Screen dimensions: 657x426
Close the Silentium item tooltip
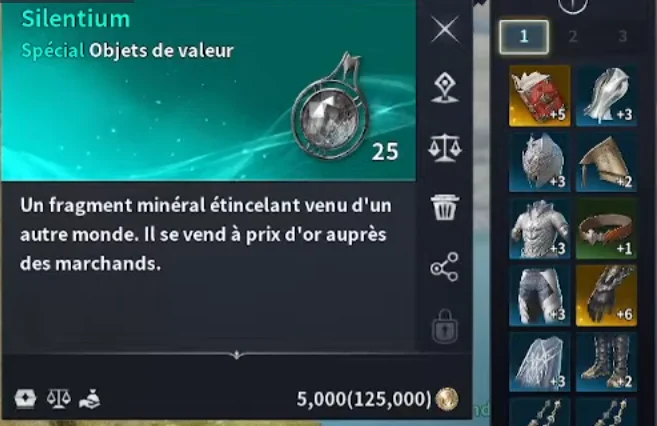tap(444, 30)
